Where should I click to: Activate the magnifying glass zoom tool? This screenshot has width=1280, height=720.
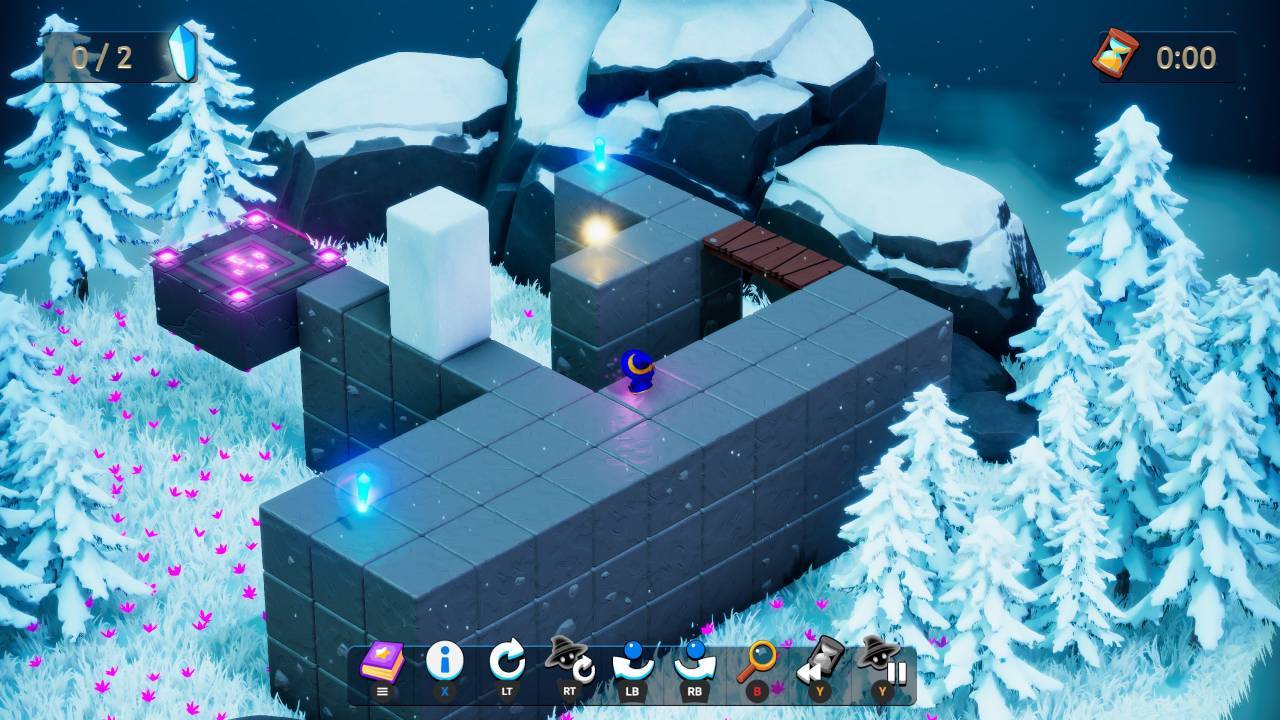(x=758, y=661)
